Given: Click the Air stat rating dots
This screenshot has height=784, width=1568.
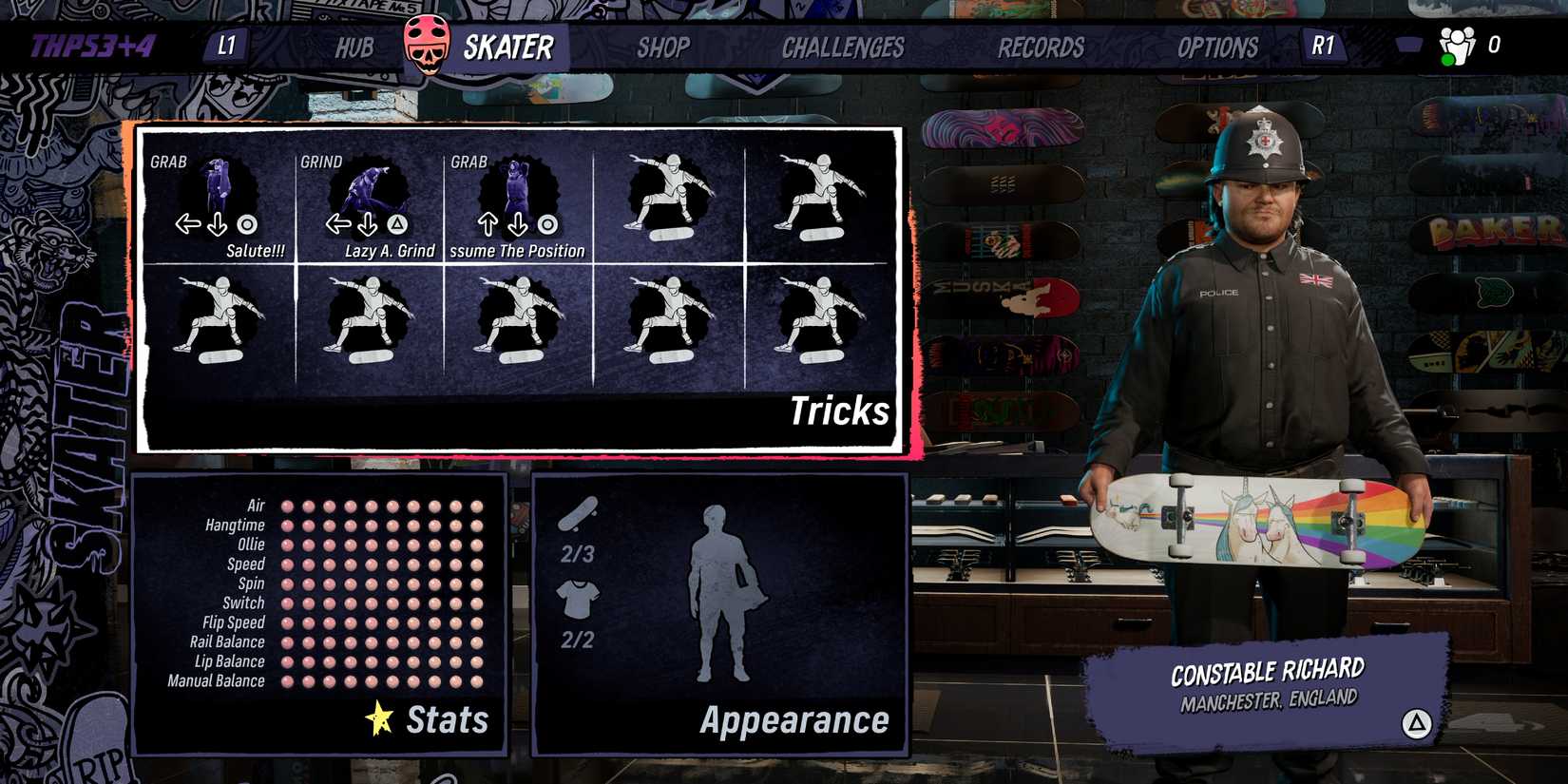Looking at the screenshot, I should 380,505.
